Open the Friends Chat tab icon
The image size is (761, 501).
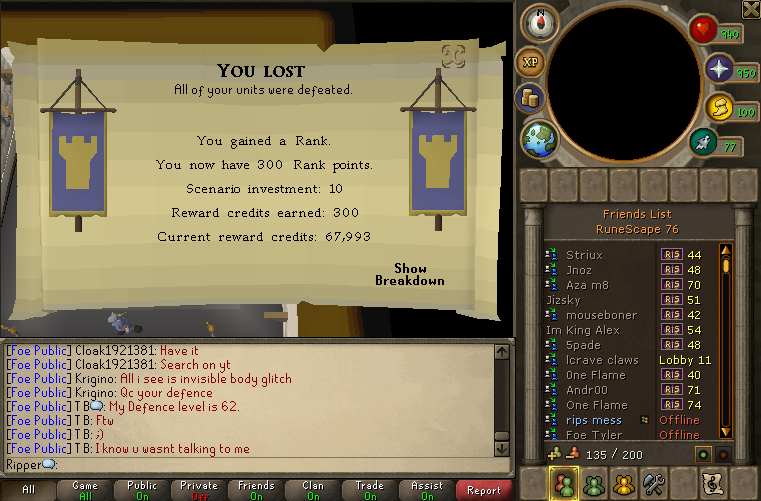[593, 484]
